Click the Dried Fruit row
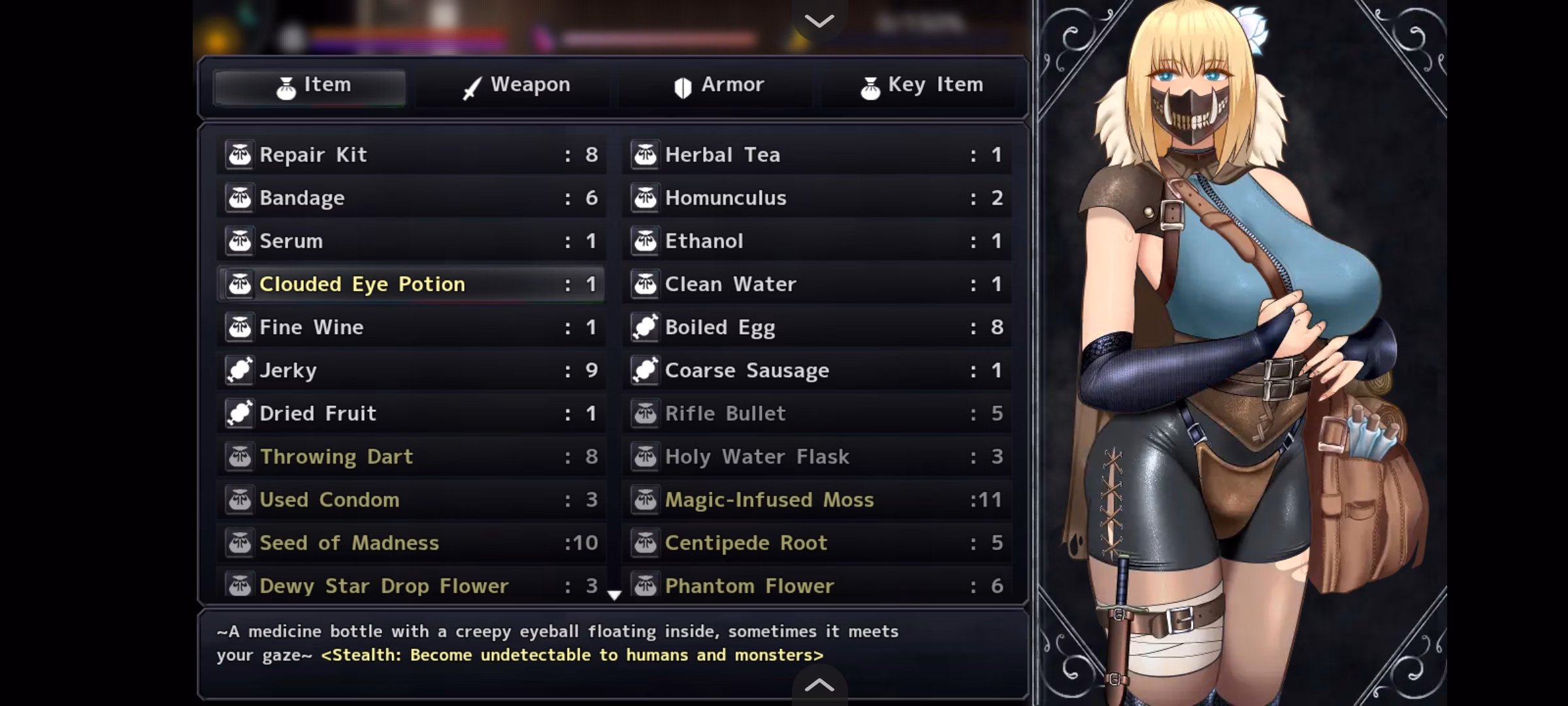 (x=412, y=414)
